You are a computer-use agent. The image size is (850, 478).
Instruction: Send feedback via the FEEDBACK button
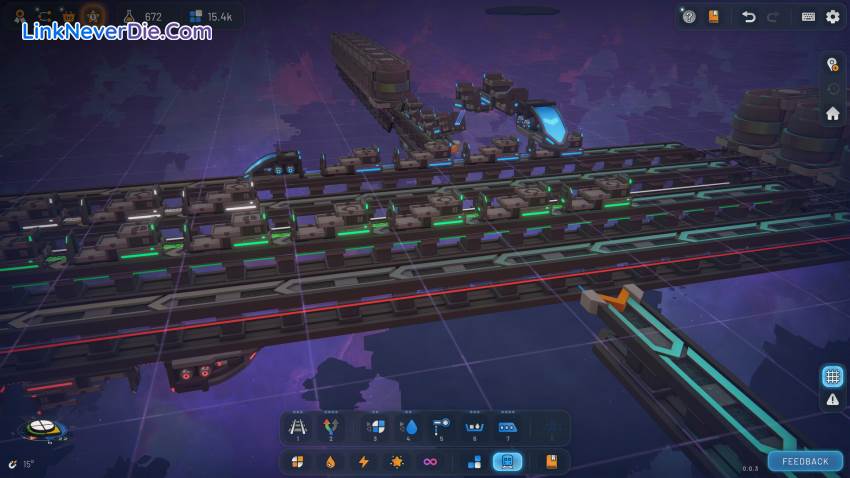pyautogui.click(x=805, y=461)
